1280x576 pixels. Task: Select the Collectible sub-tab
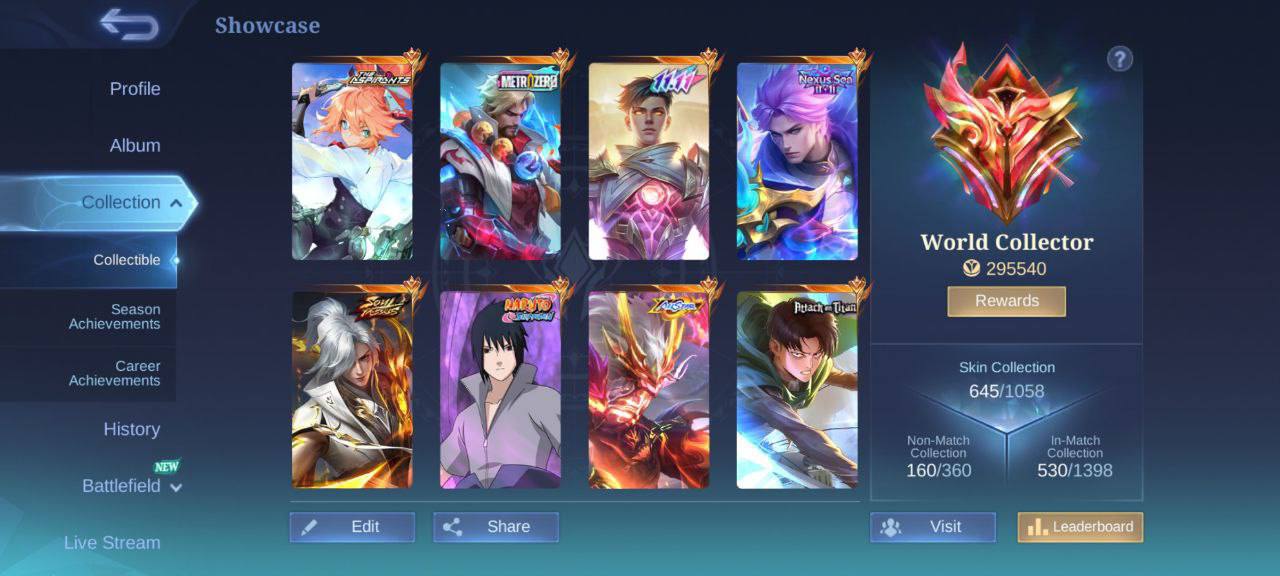(x=127, y=260)
